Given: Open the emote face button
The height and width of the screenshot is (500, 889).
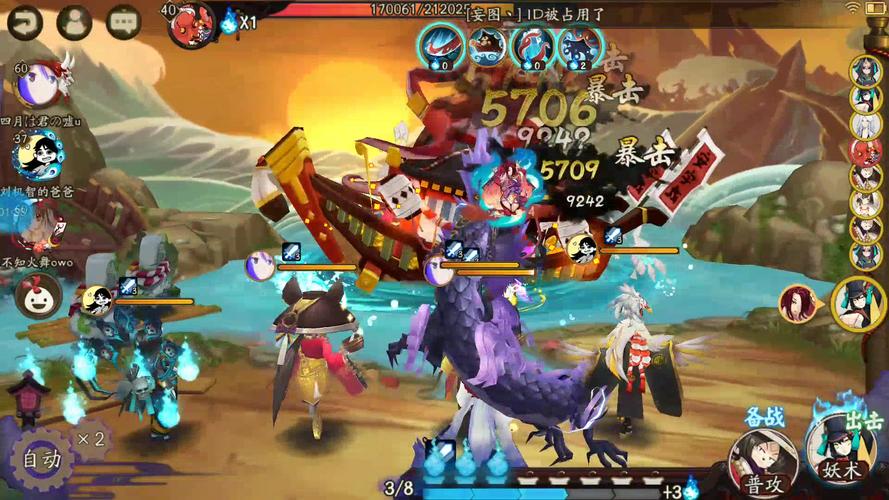Looking at the screenshot, I should coord(38,295).
